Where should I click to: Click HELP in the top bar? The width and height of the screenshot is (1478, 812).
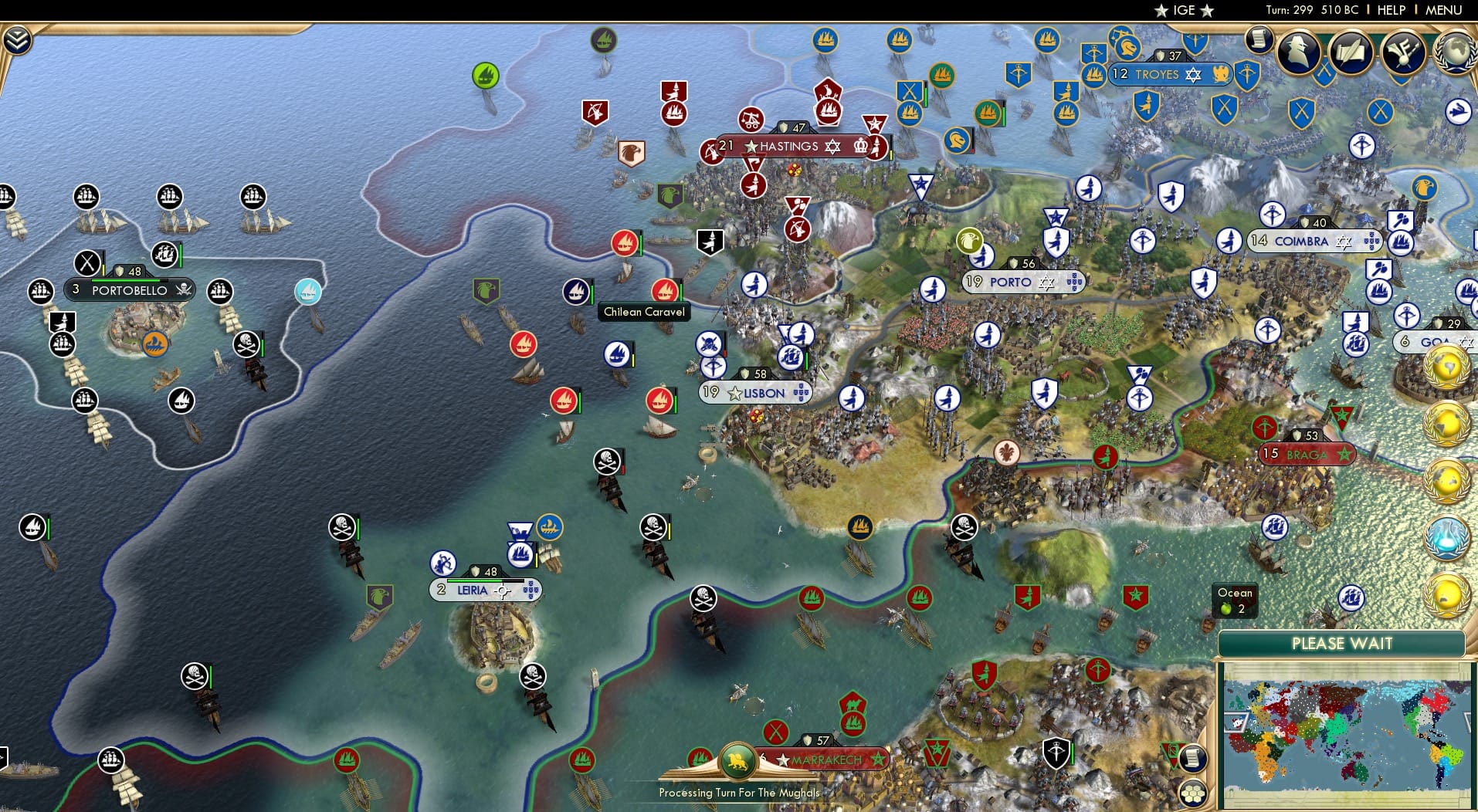(x=1390, y=10)
